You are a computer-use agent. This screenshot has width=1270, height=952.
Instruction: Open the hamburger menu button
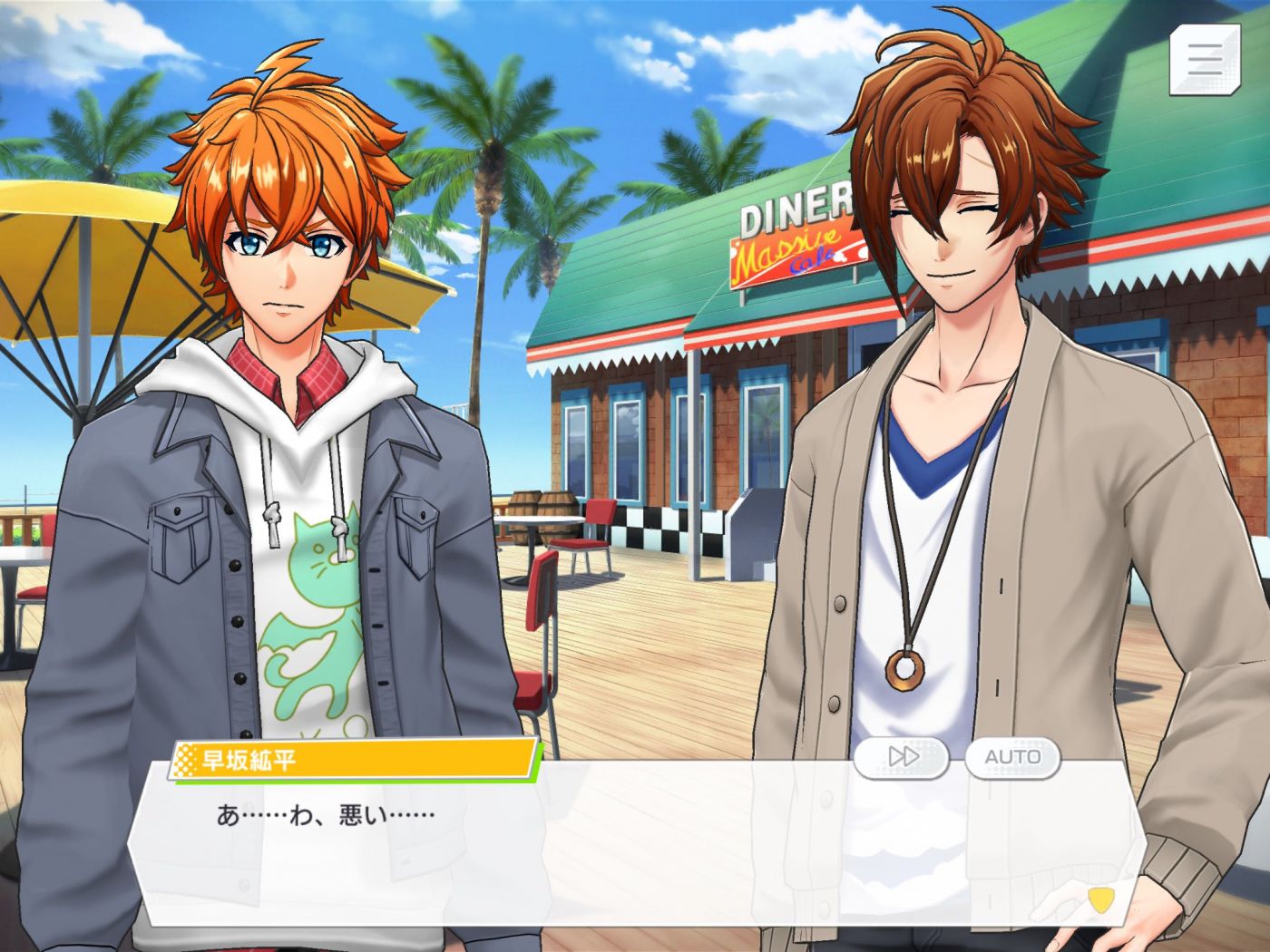1205,59
